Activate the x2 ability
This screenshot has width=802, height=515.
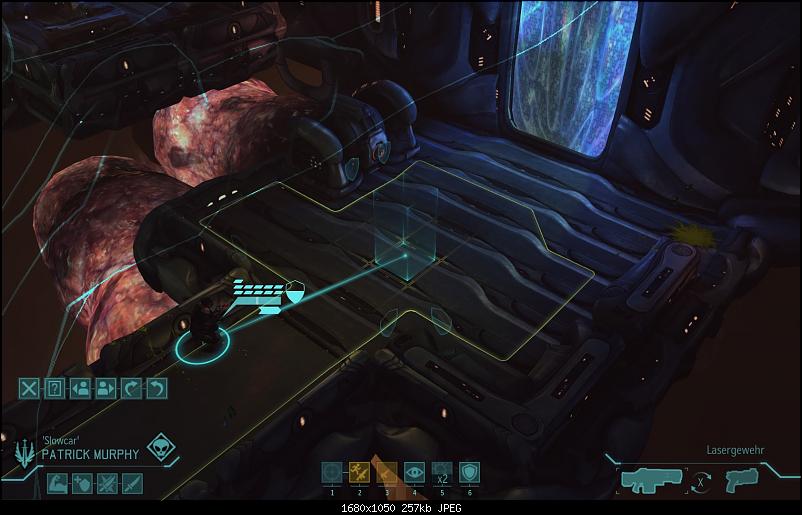[x=441, y=473]
